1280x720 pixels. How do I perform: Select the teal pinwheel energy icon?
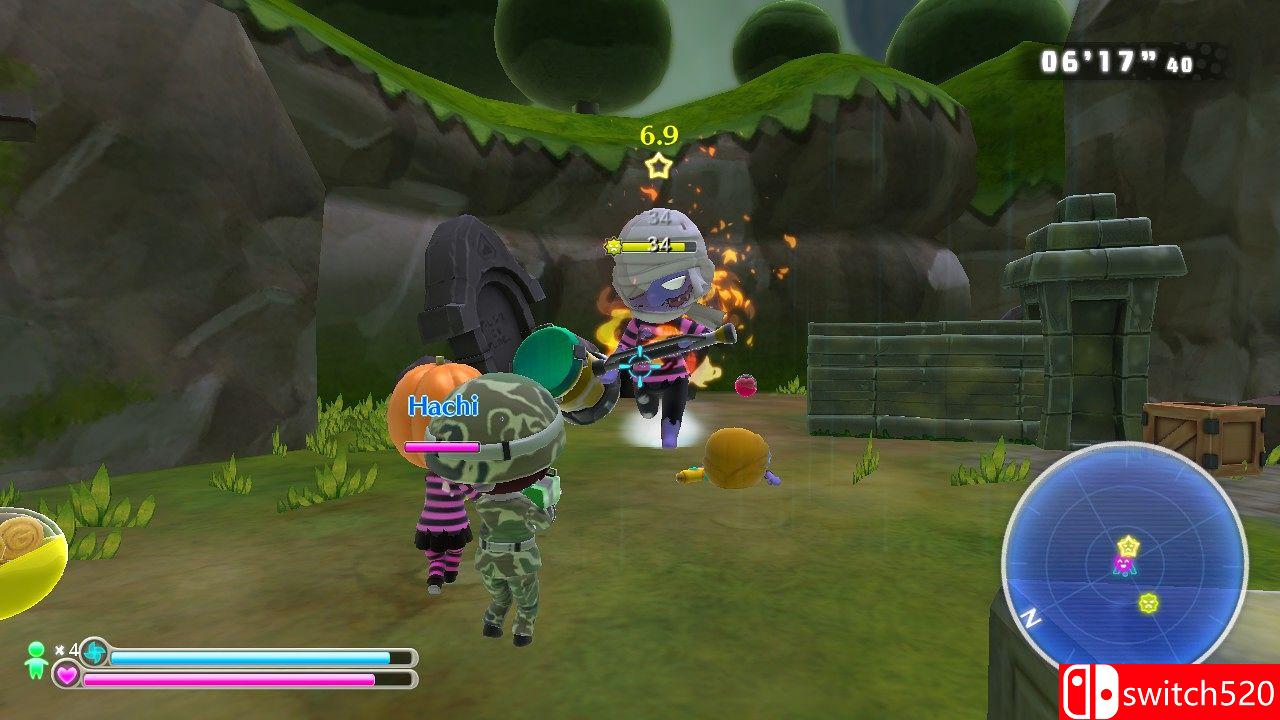coord(95,653)
